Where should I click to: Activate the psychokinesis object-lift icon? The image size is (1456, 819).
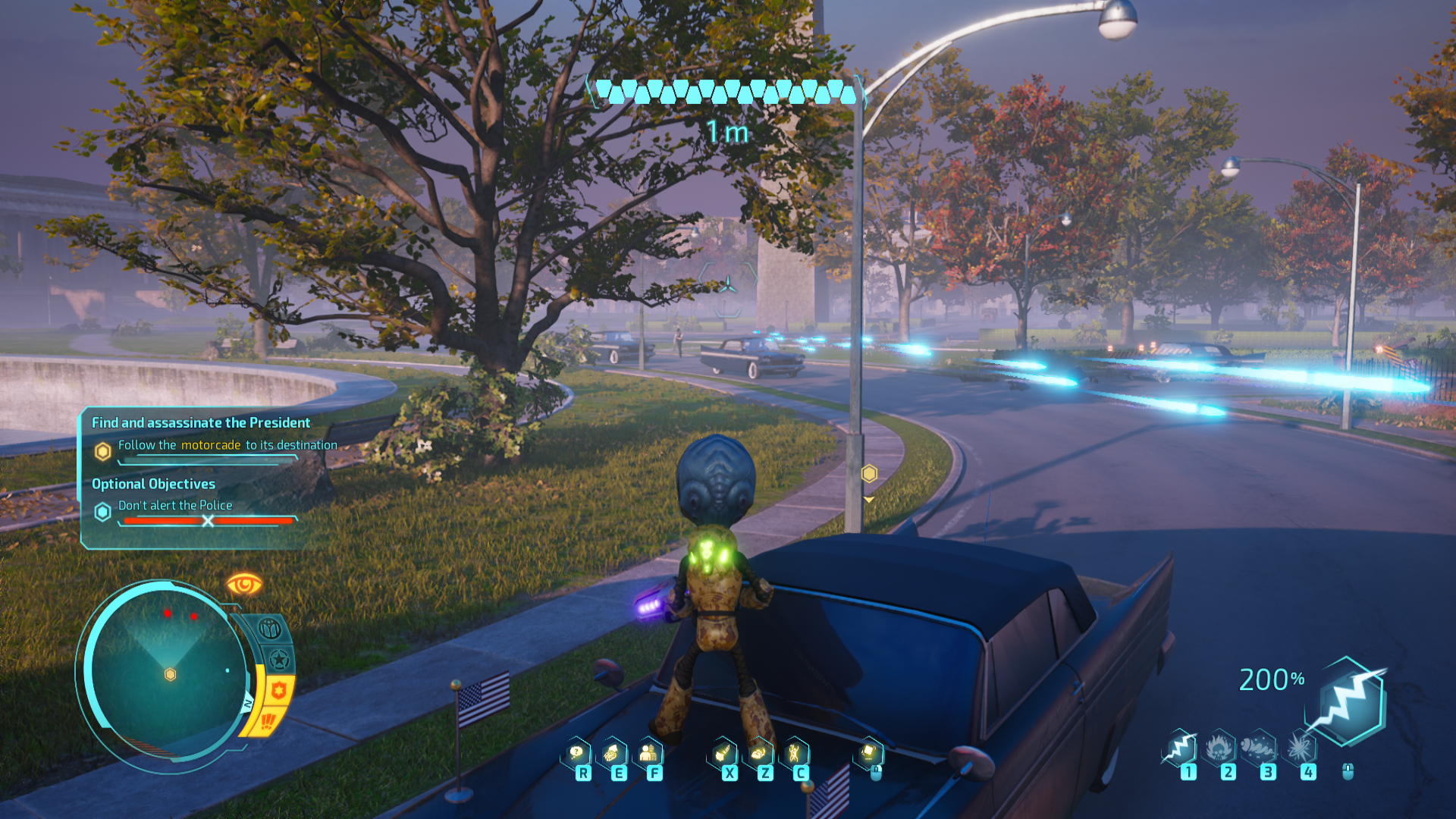coord(869,753)
